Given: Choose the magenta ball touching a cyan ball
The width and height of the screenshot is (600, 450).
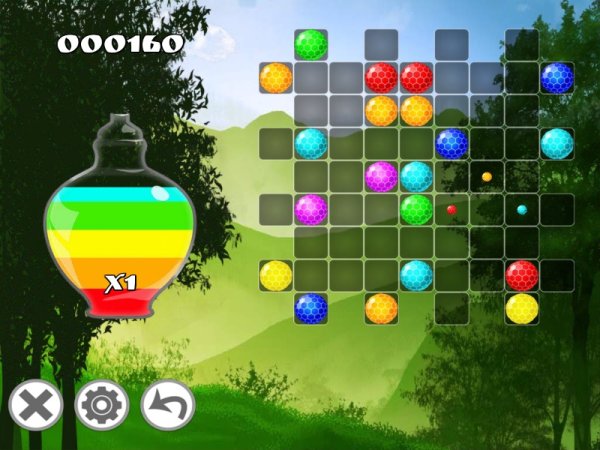Looking at the screenshot, I should (381, 176).
